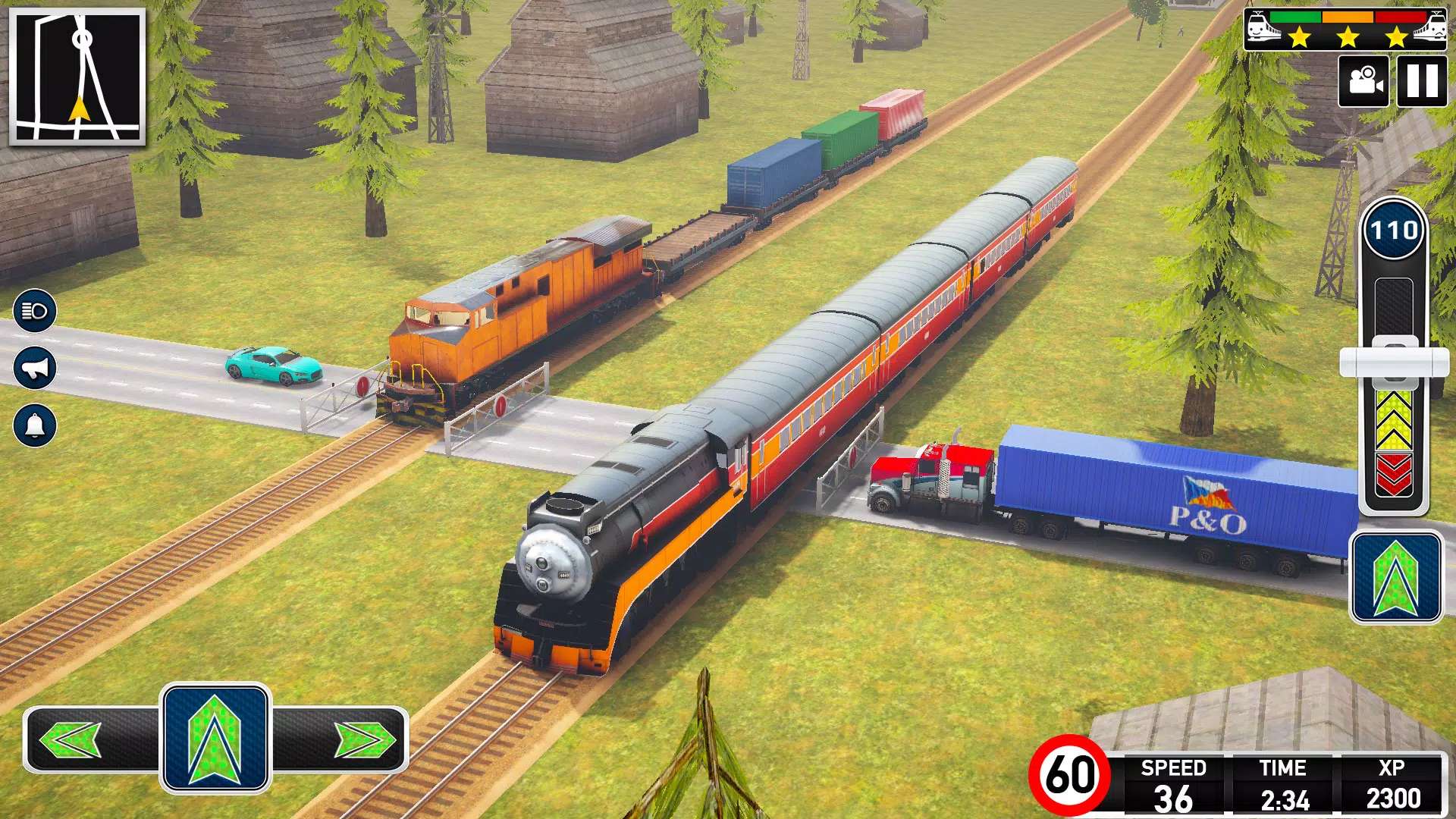Toggle the train headlights

click(x=35, y=311)
